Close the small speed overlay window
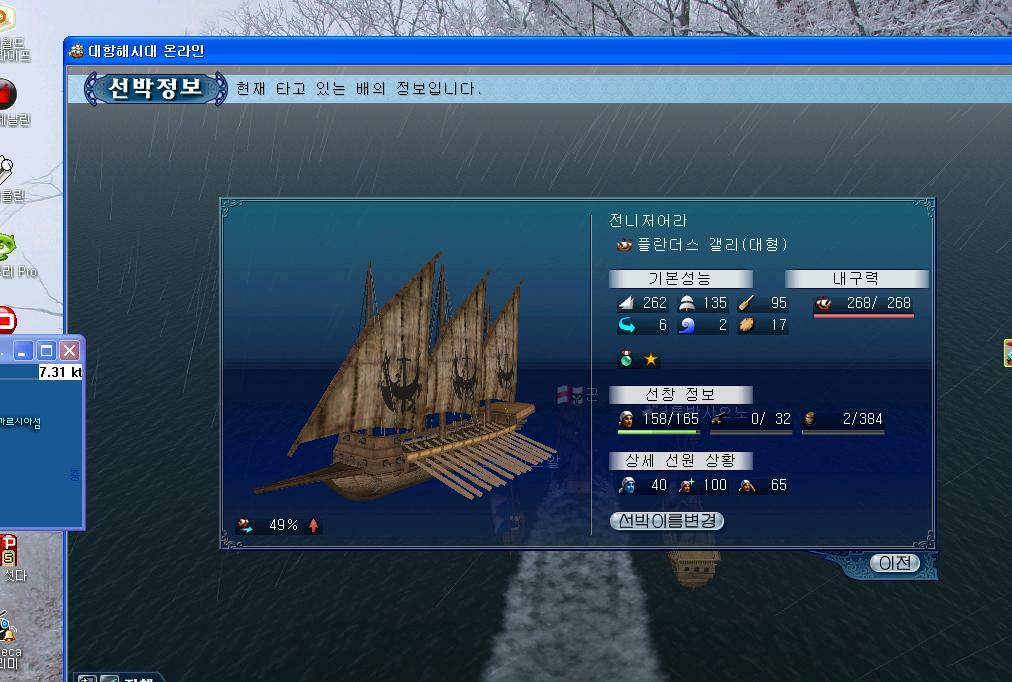 pyautogui.click(x=69, y=350)
